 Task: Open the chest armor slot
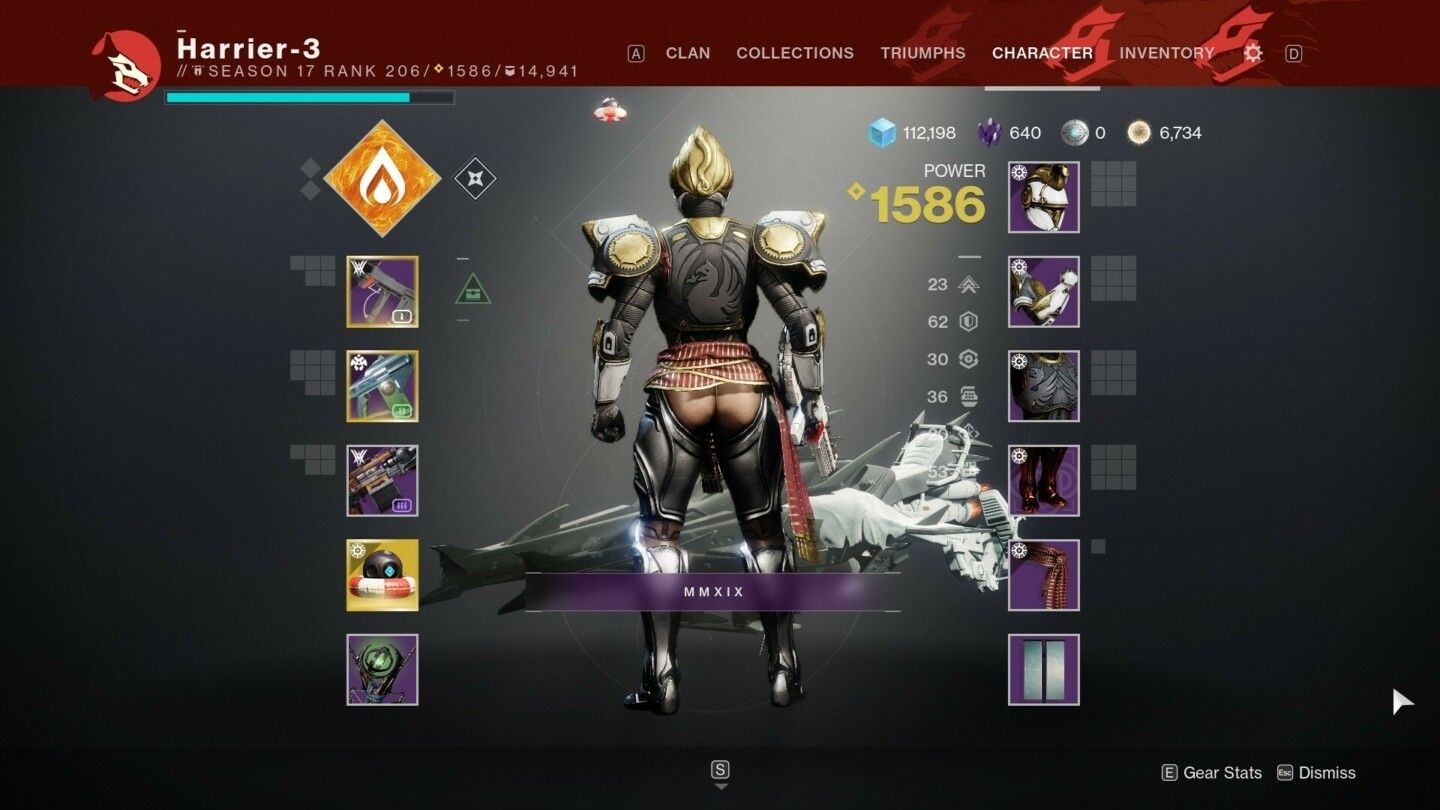pos(1044,386)
